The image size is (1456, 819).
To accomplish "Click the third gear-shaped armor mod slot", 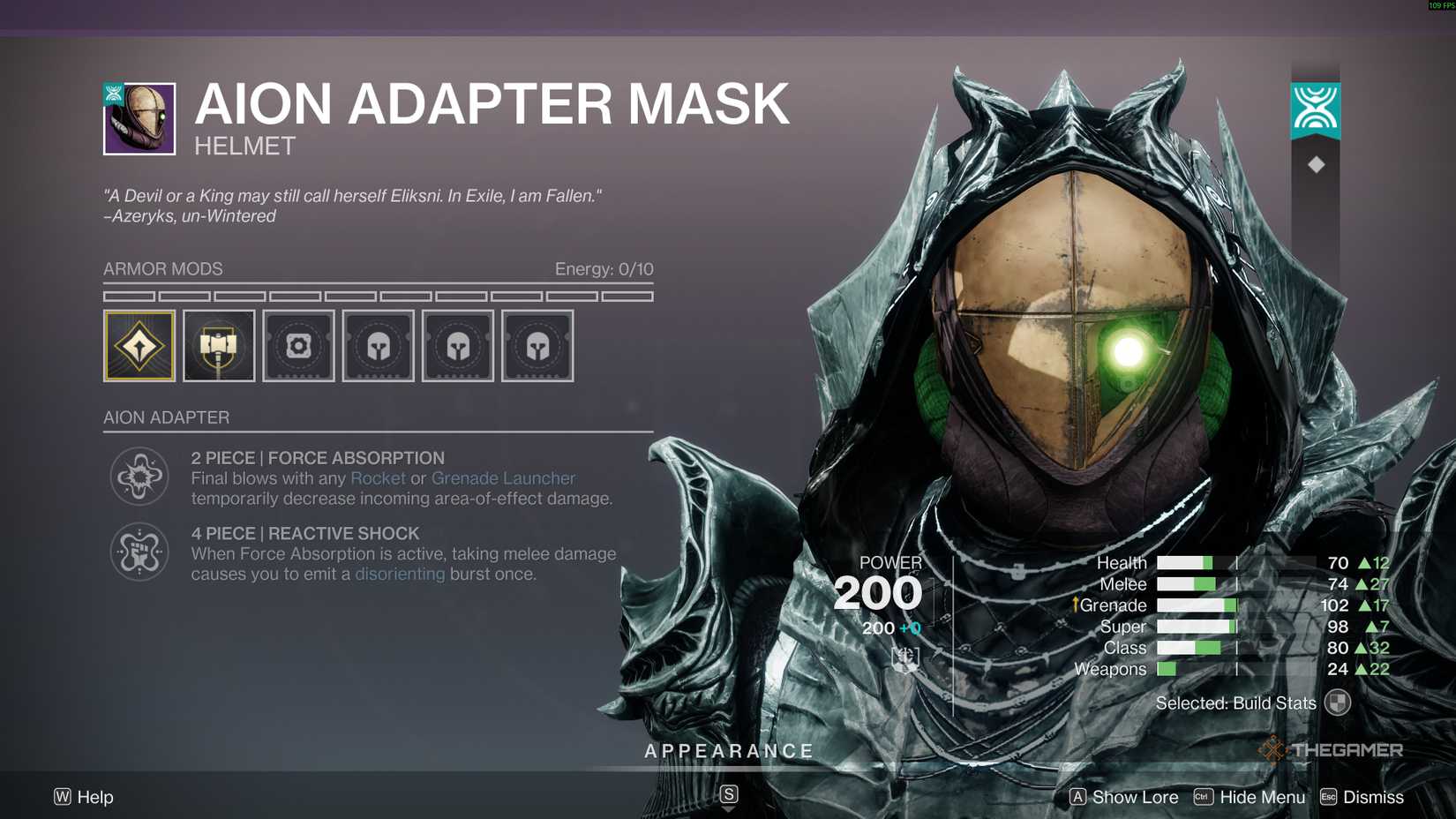I will (297, 346).
